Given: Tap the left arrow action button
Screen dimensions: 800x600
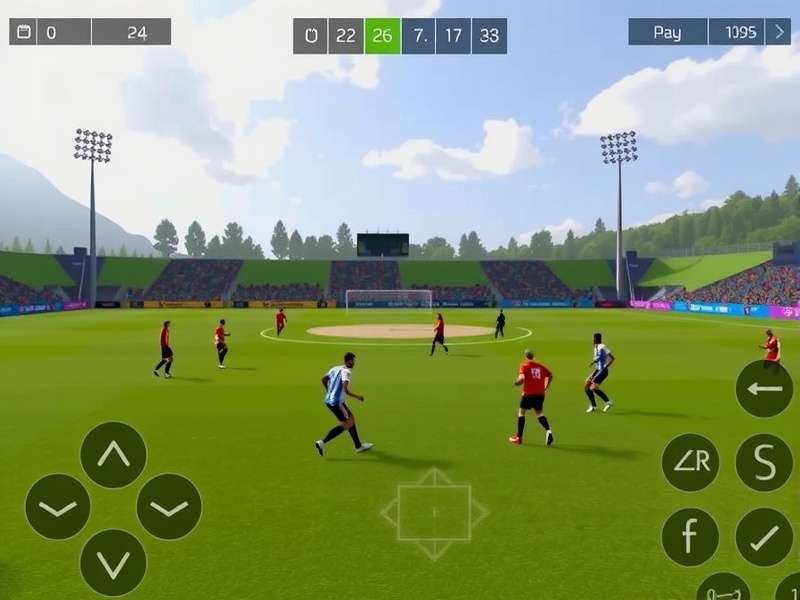Looking at the screenshot, I should pyautogui.click(x=764, y=388).
